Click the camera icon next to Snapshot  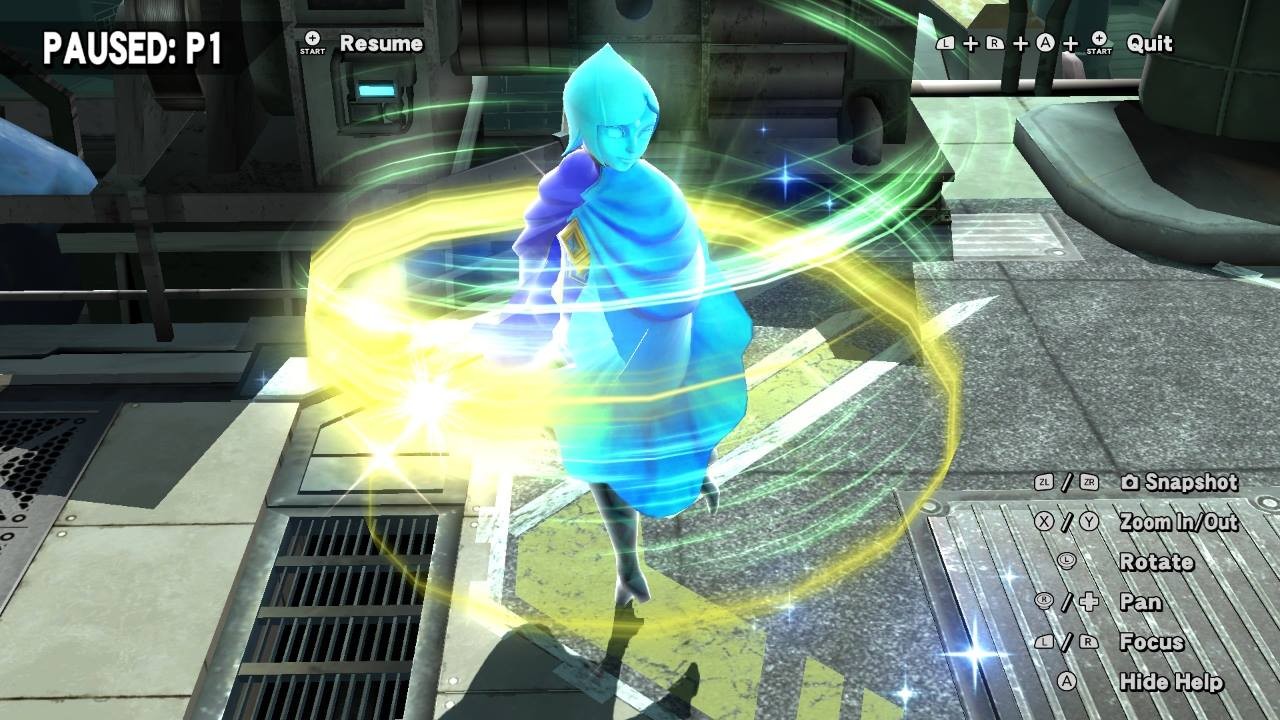1130,482
